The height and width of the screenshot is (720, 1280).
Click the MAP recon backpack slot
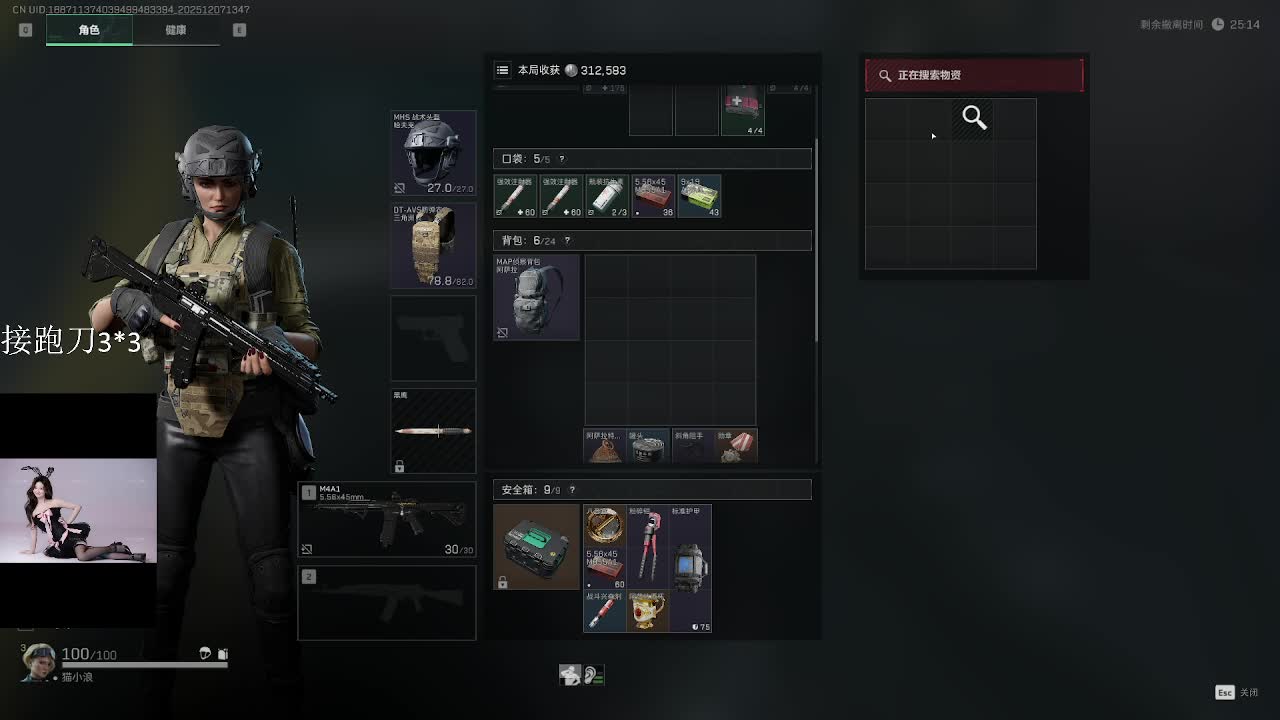pos(536,297)
